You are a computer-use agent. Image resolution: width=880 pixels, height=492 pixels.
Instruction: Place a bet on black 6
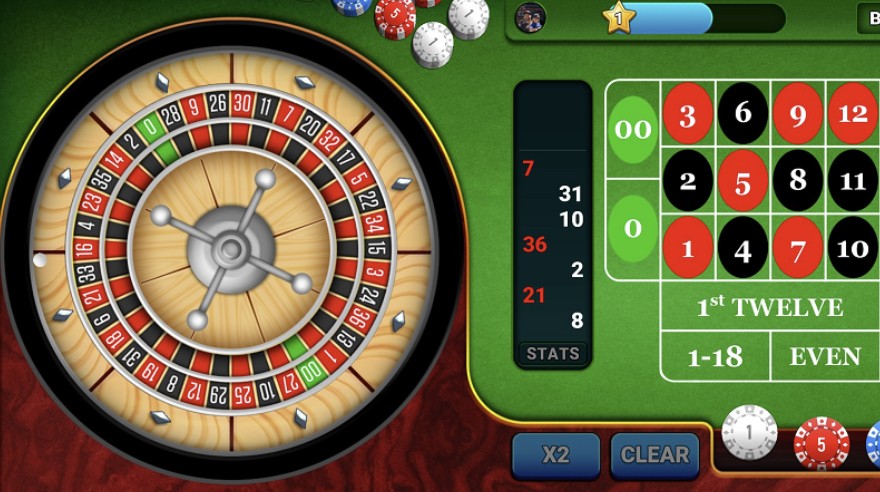[x=743, y=113]
